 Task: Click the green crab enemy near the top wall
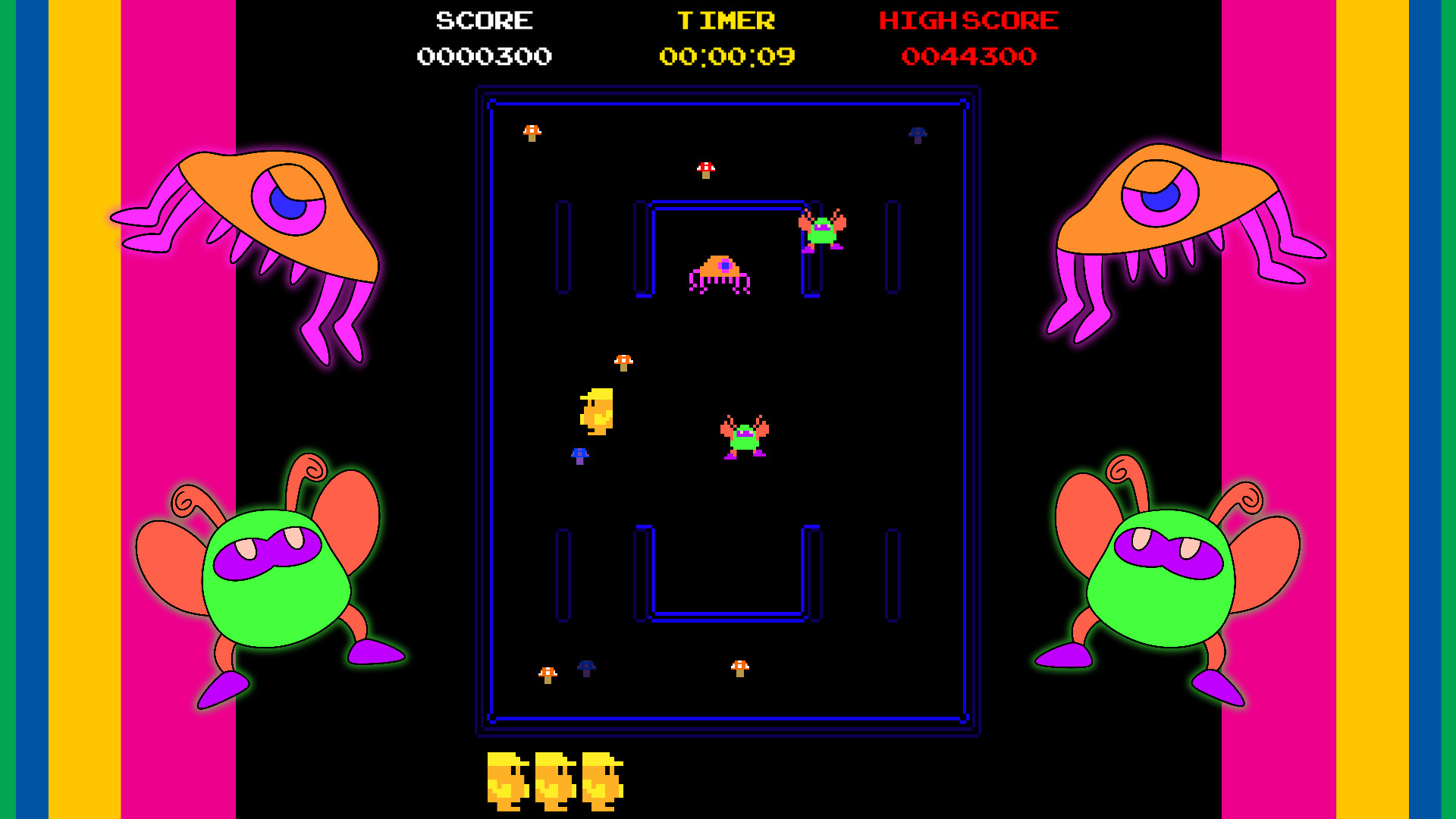tap(824, 231)
